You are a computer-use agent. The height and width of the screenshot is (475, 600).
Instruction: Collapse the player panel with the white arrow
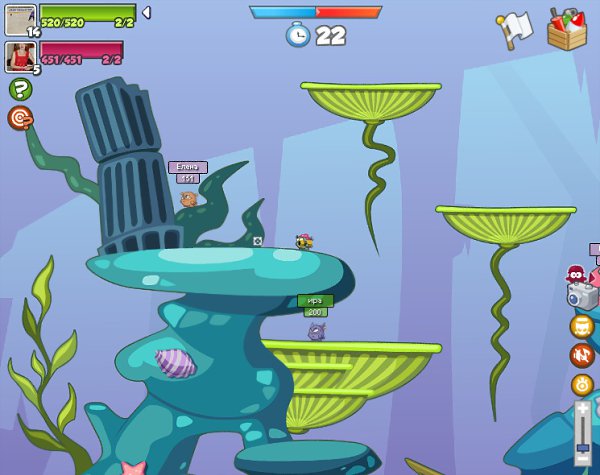pyautogui.click(x=146, y=13)
